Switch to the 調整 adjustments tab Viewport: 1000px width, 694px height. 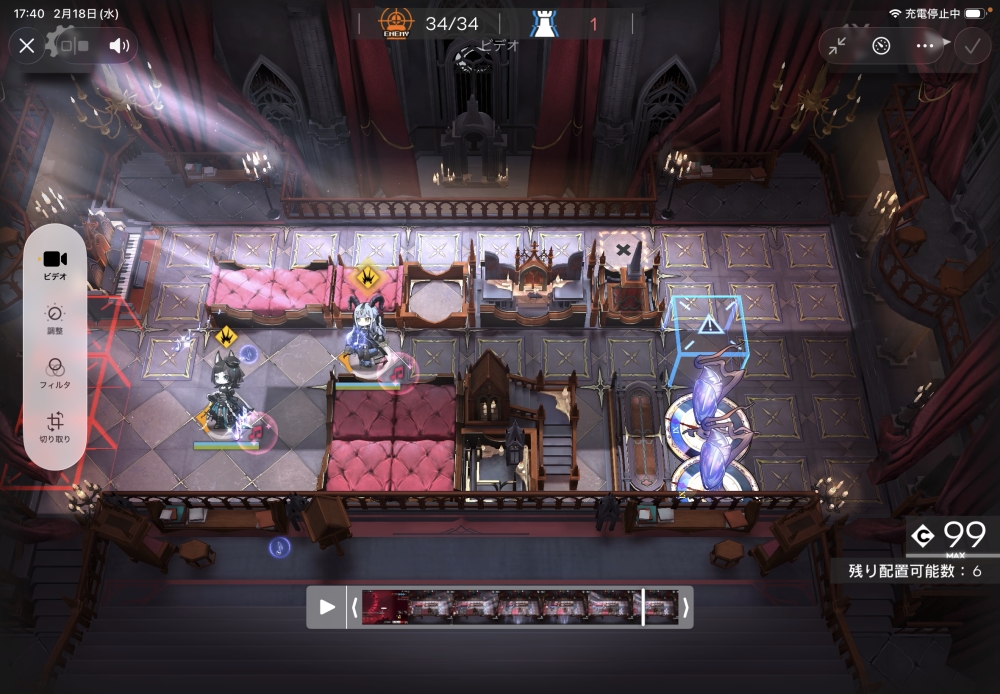tap(55, 319)
